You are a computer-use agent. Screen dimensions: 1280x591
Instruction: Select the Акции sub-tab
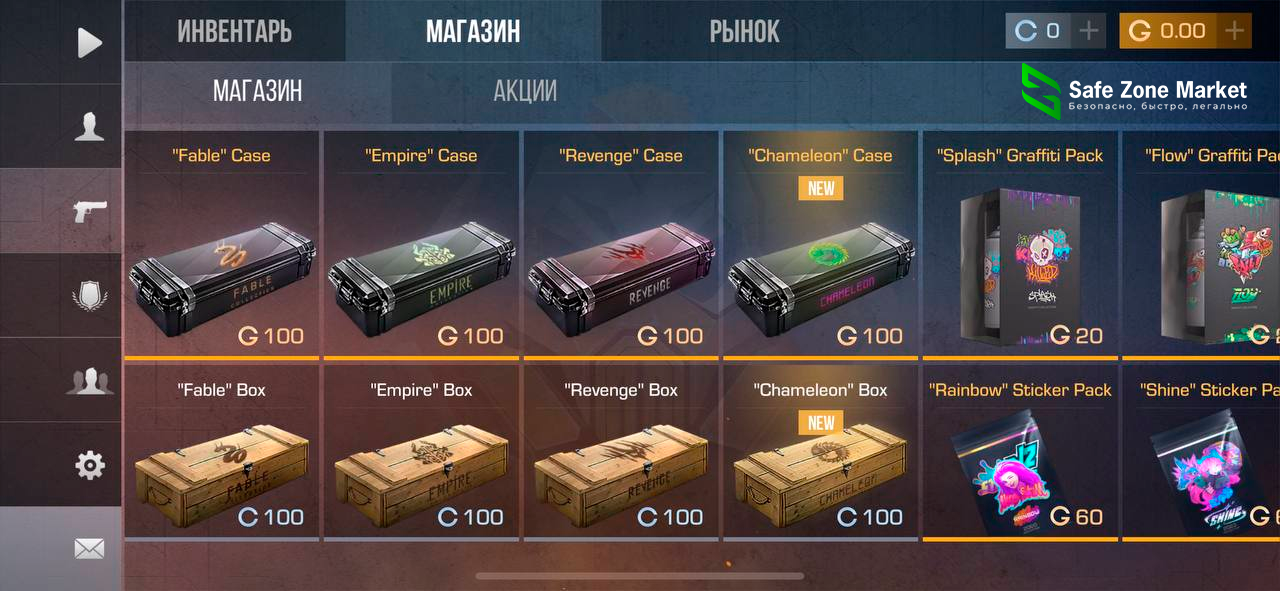525,91
